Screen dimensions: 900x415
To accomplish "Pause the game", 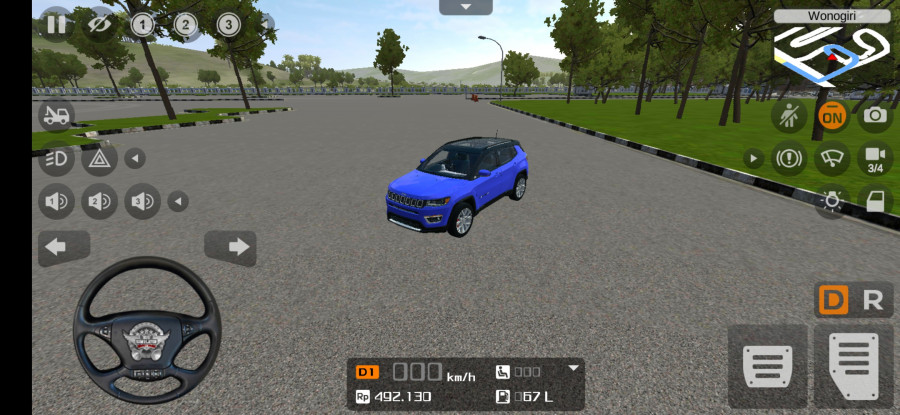I will 55,24.
